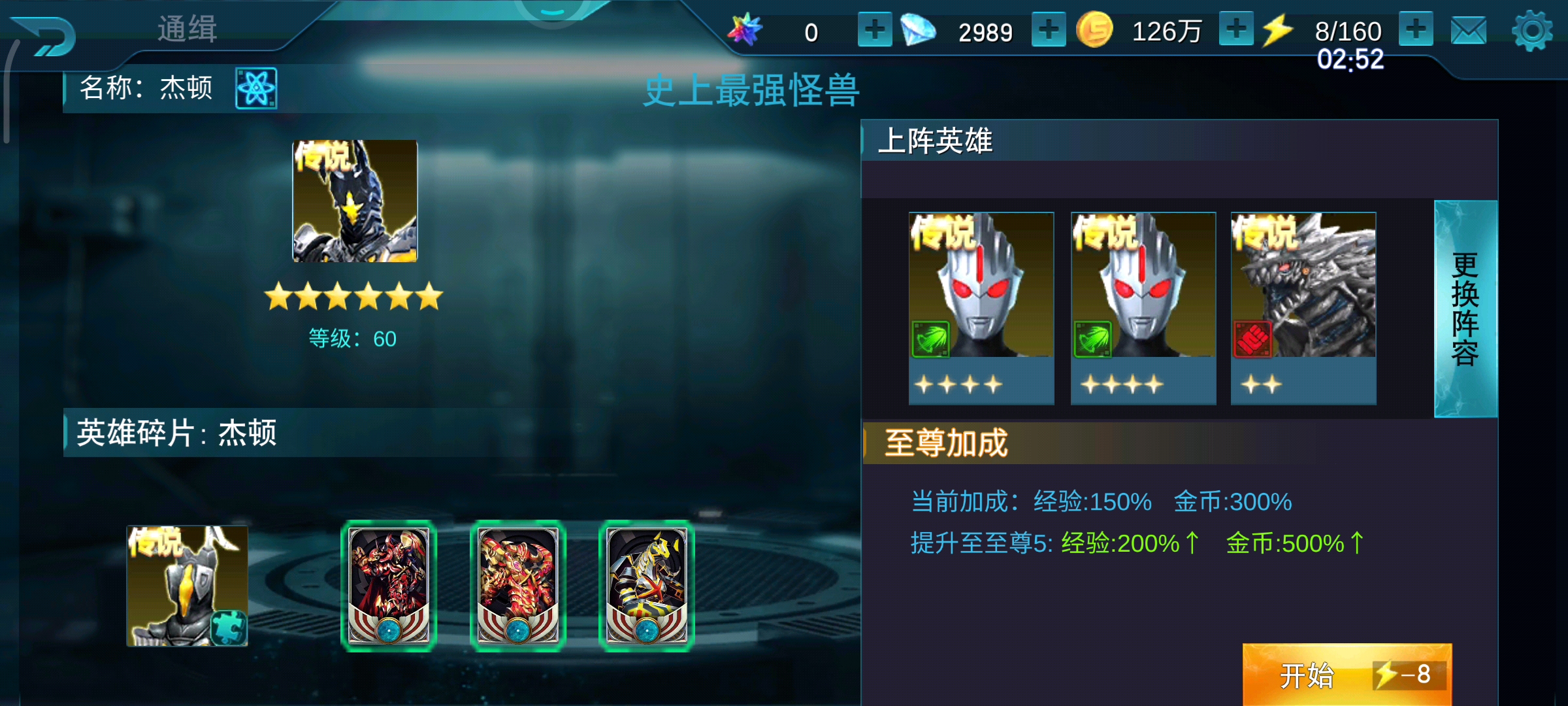Select the first glowing hero fragment card
Viewport: 1568px width, 706px height.
pyautogui.click(x=389, y=585)
